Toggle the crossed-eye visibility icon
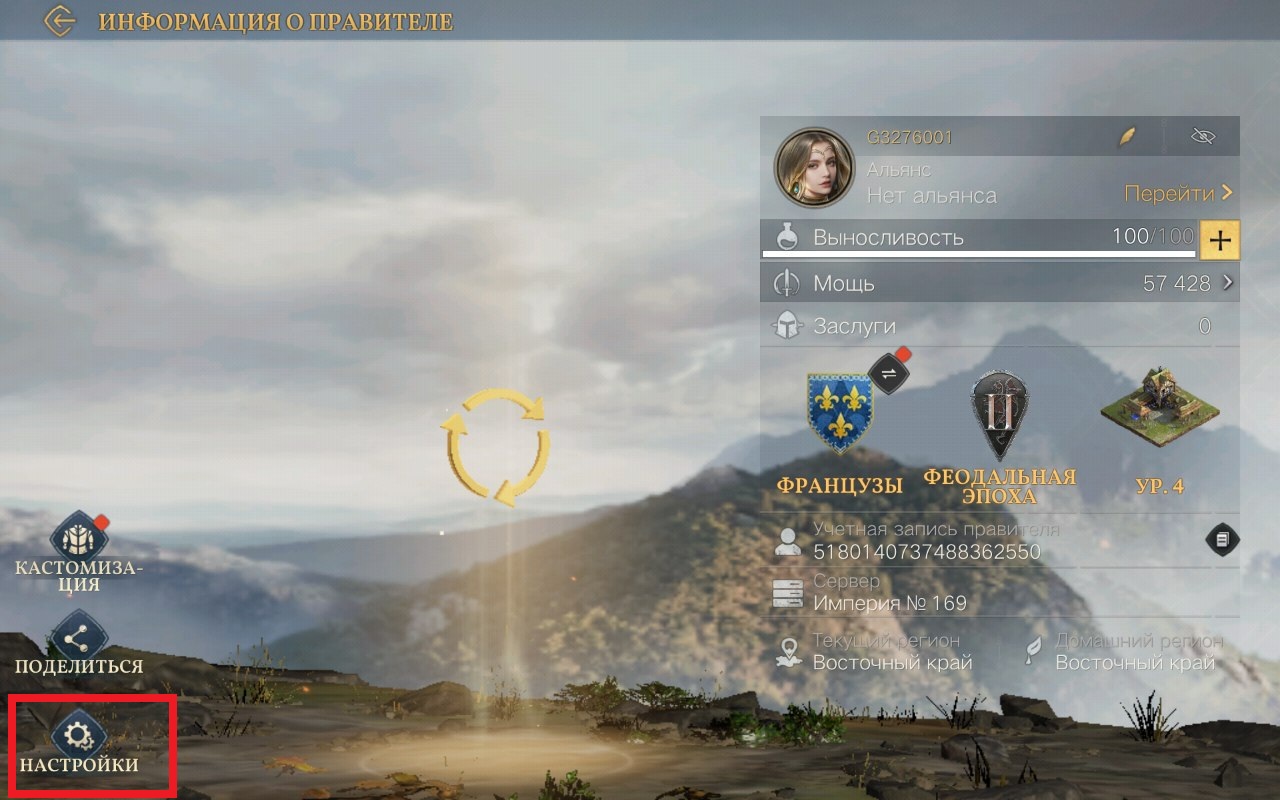The height and width of the screenshot is (800, 1280). [x=1203, y=137]
